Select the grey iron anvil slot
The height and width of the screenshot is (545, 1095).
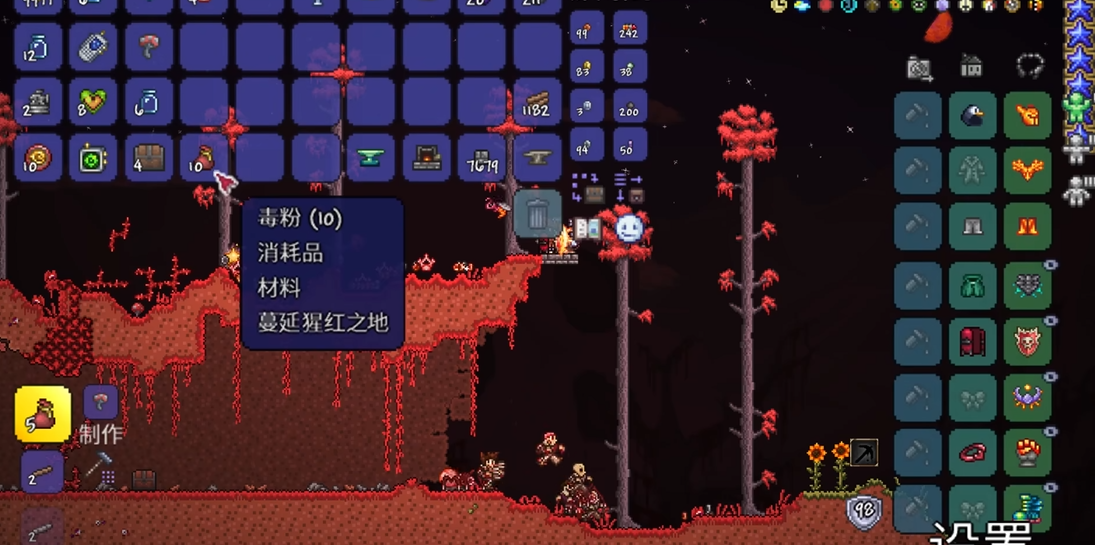(x=537, y=157)
